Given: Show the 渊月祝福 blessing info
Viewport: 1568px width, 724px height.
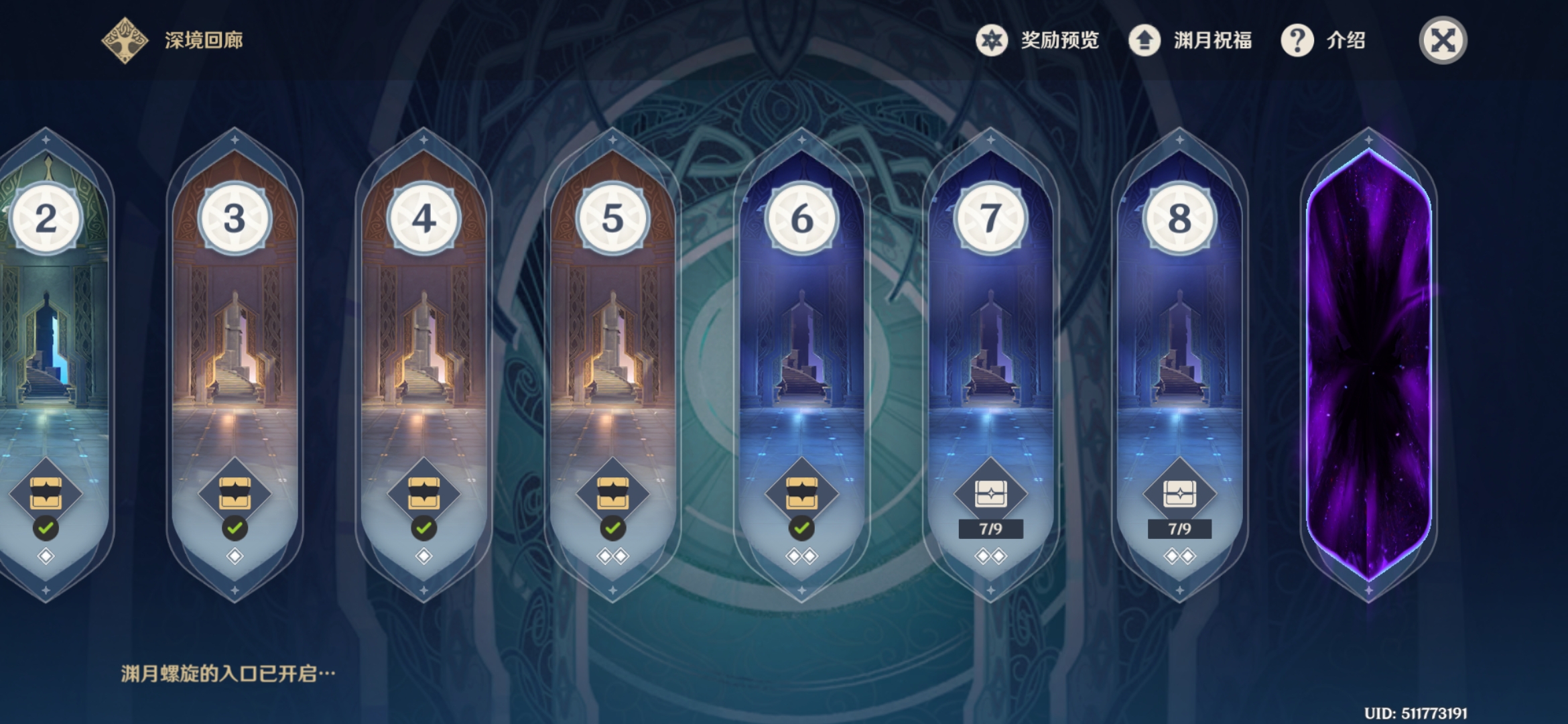Looking at the screenshot, I should tap(1190, 40).
